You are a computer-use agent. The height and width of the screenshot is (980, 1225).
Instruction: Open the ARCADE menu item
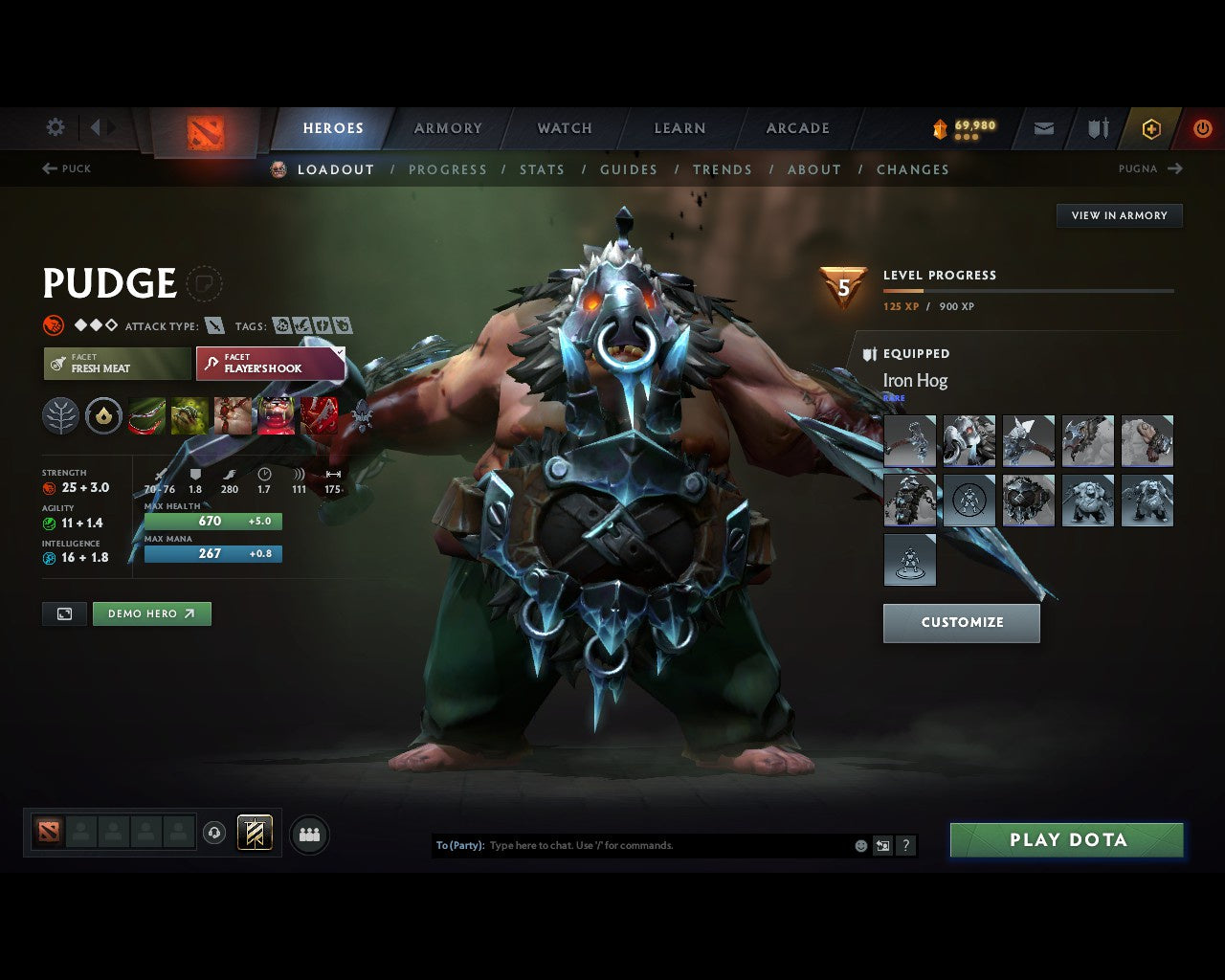pyautogui.click(x=797, y=128)
